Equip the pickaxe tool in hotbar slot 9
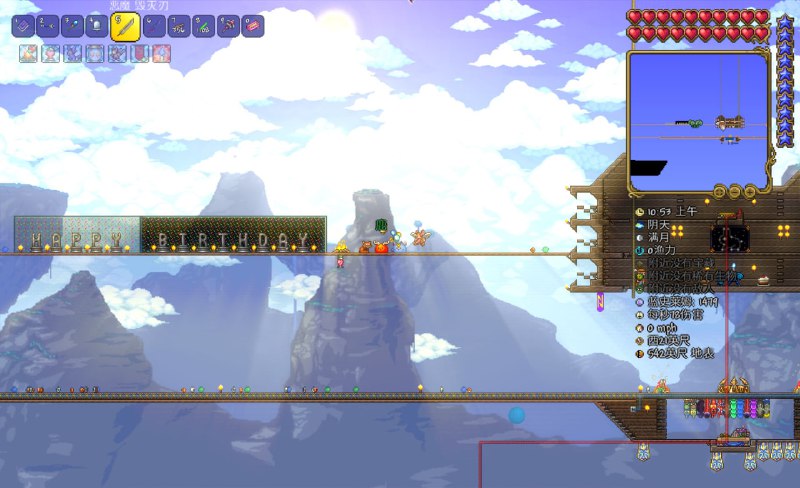Image resolution: width=800 pixels, height=488 pixels. click(x=228, y=27)
